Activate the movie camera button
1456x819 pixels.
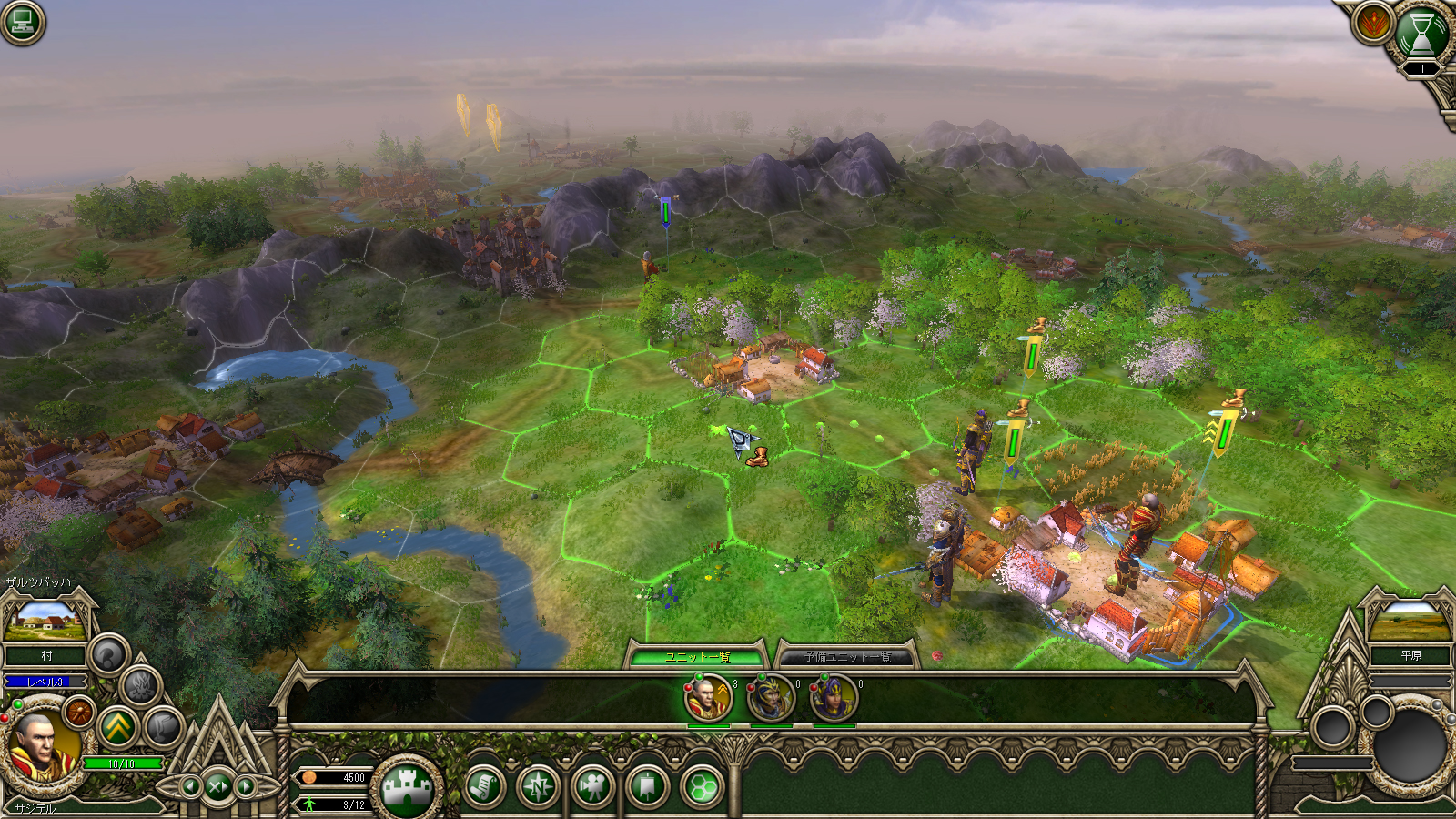(x=592, y=786)
